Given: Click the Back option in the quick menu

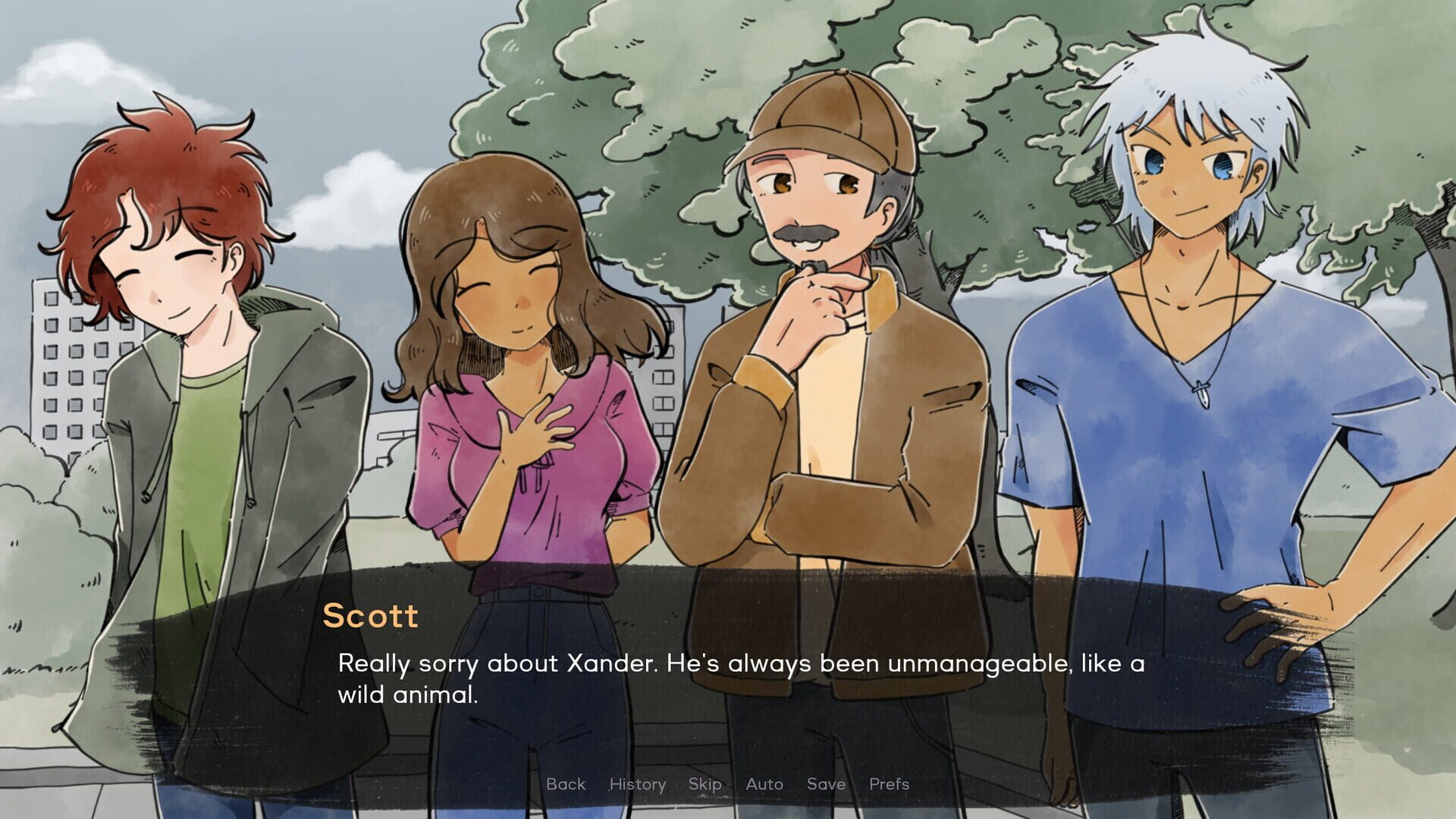Looking at the screenshot, I should 564,784.
